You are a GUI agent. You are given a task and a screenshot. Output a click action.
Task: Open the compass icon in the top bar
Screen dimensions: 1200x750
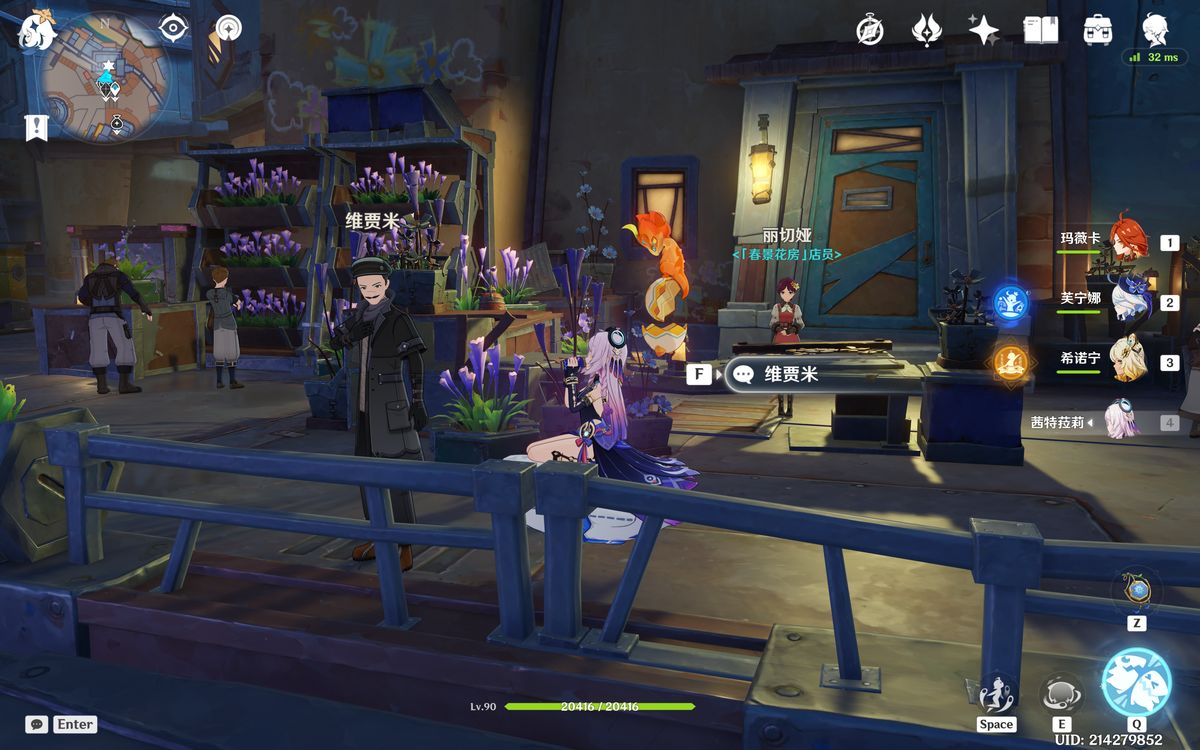[870, 30]
